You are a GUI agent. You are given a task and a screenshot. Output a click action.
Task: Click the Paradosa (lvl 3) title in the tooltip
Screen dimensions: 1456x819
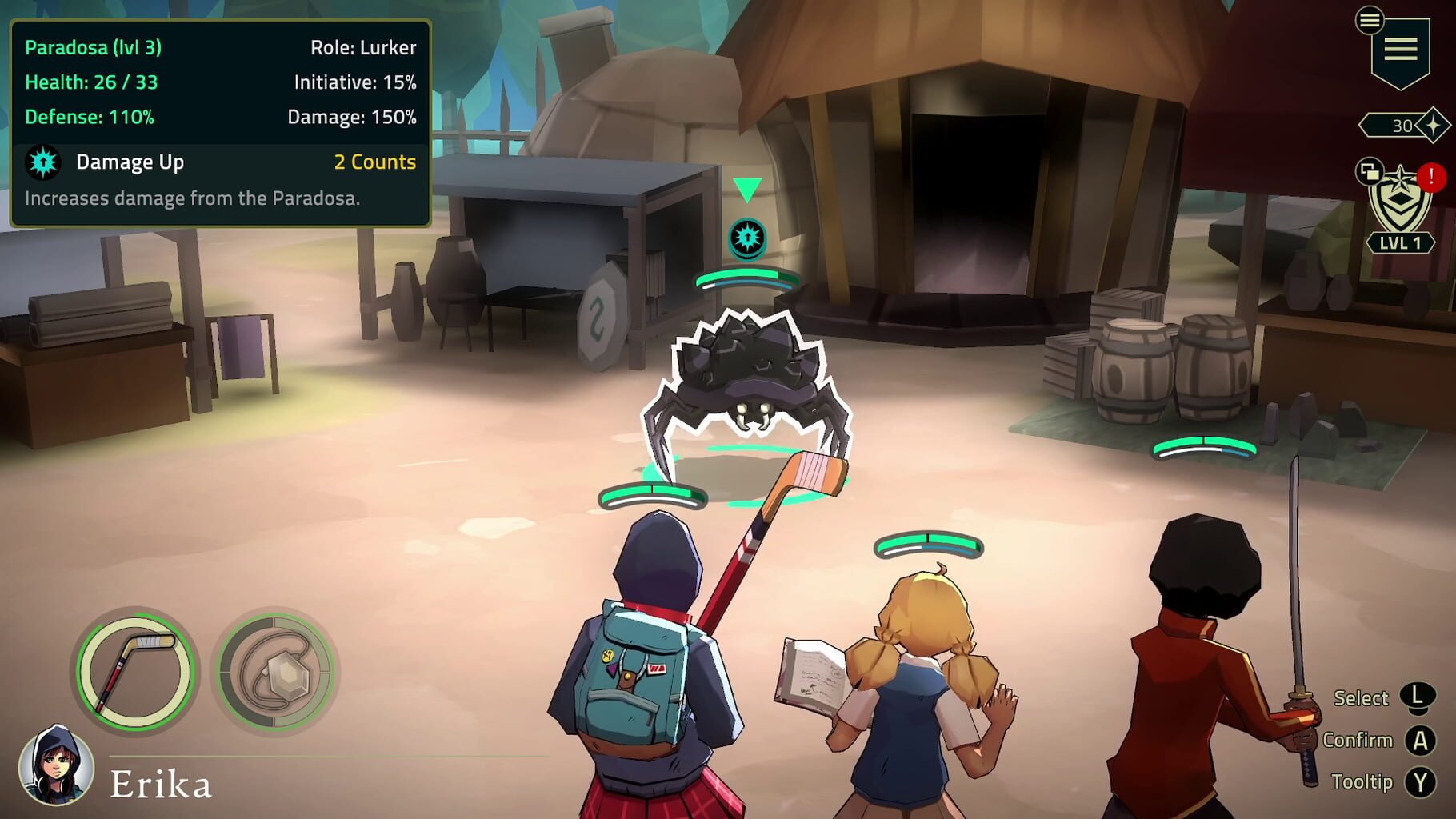pyautogui.click(x=94, y=47)
